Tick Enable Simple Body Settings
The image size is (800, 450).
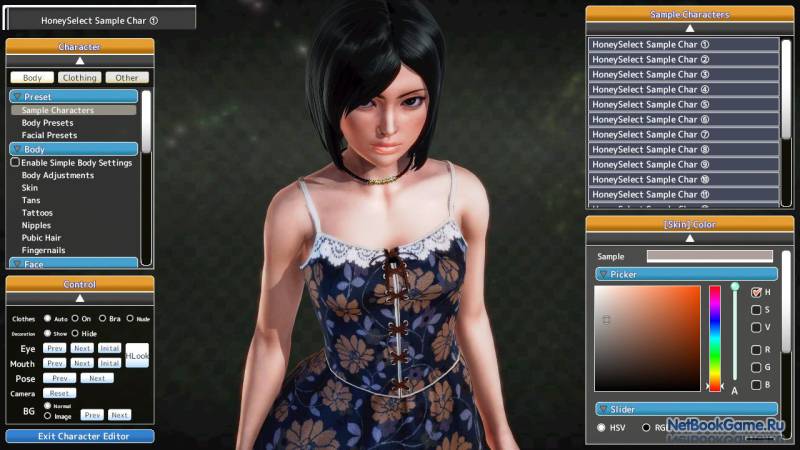point(15,163)
